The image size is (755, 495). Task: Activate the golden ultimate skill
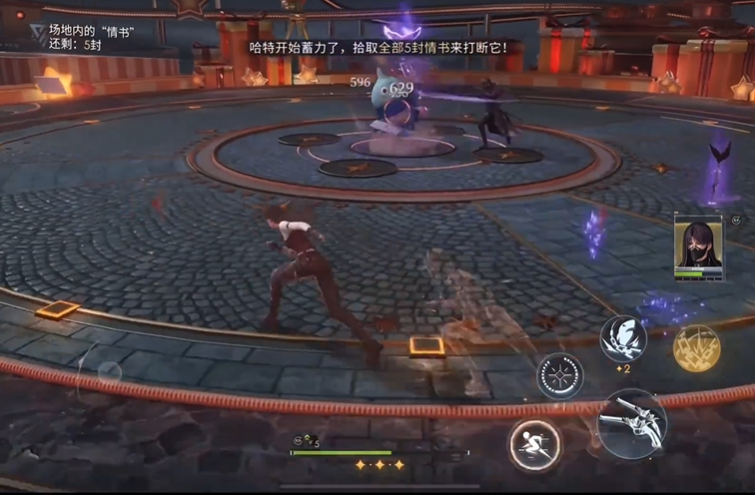697,347
